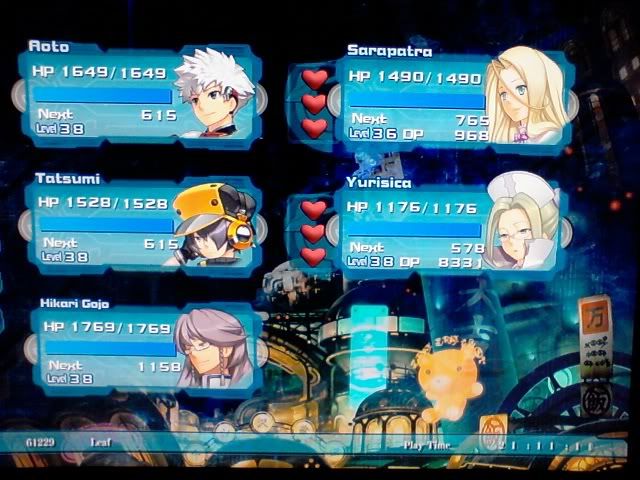The width and height of the screenshot is (640, 480).
Task: Open Hikari Gojo's status panel
Action: 140,347
